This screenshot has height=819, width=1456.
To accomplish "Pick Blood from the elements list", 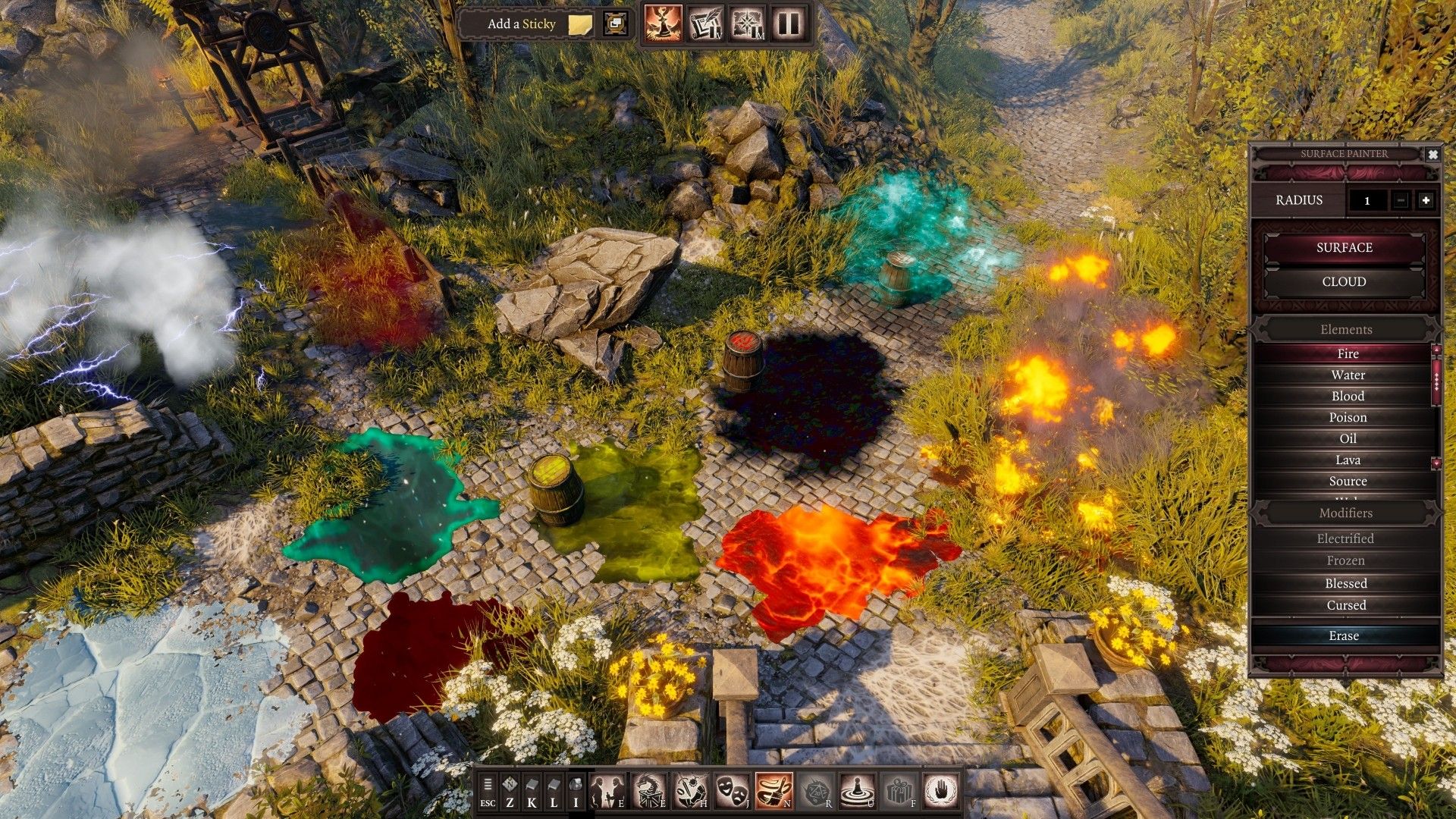I will [1348, 397].
